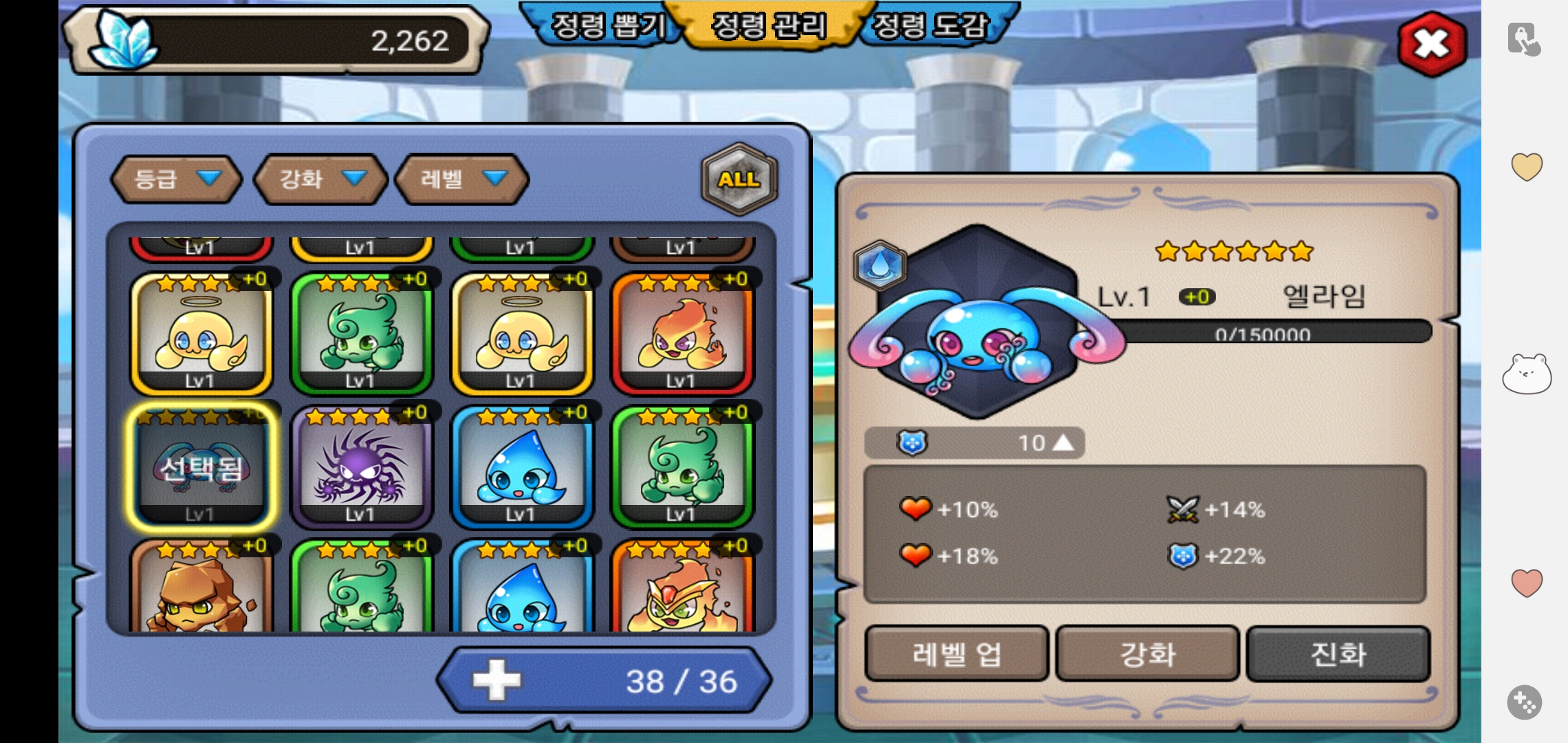Select the 정령 관리 tab
The width and height of the screenshot is (1568, 743).
(x=769, y=26)
